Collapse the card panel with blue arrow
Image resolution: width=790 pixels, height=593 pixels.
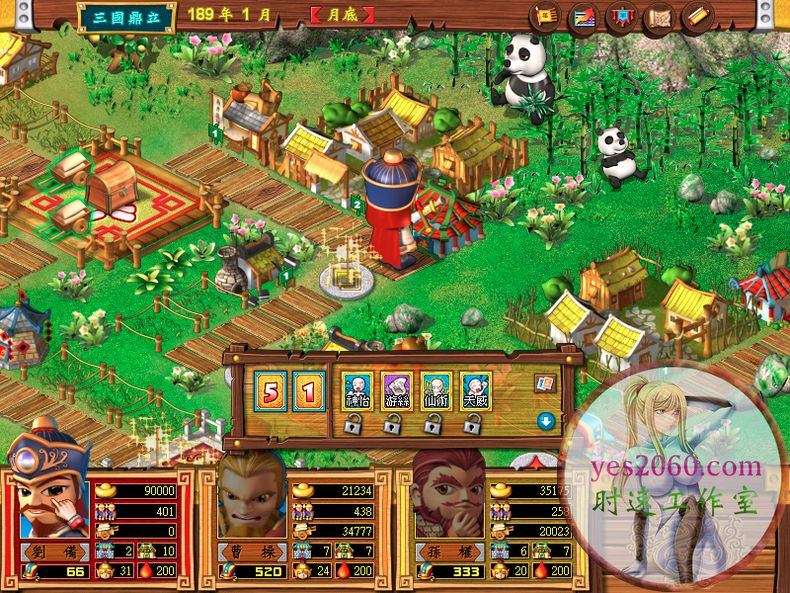[545, 420]
